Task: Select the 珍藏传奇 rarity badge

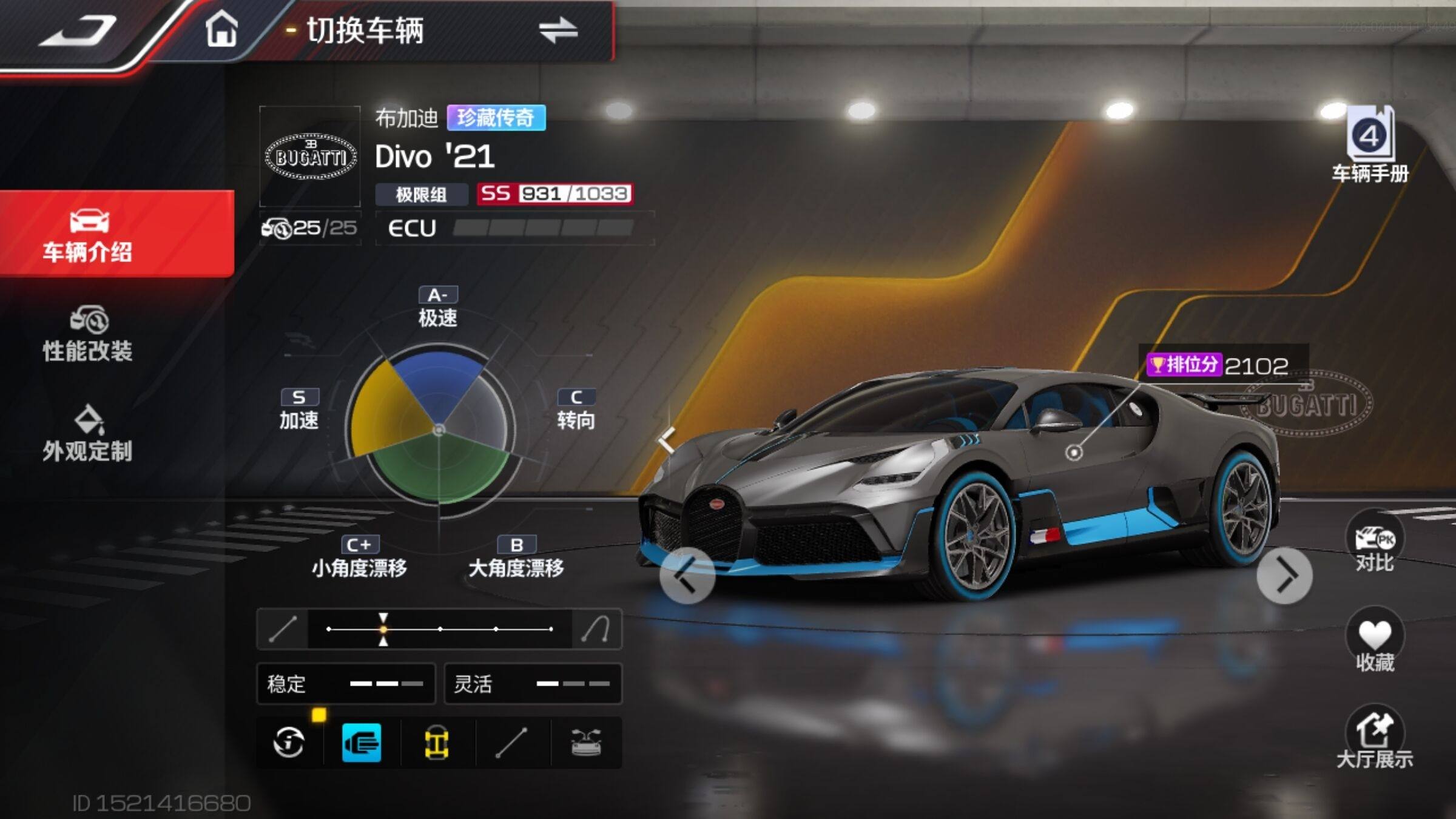Action: coord(496,118)
